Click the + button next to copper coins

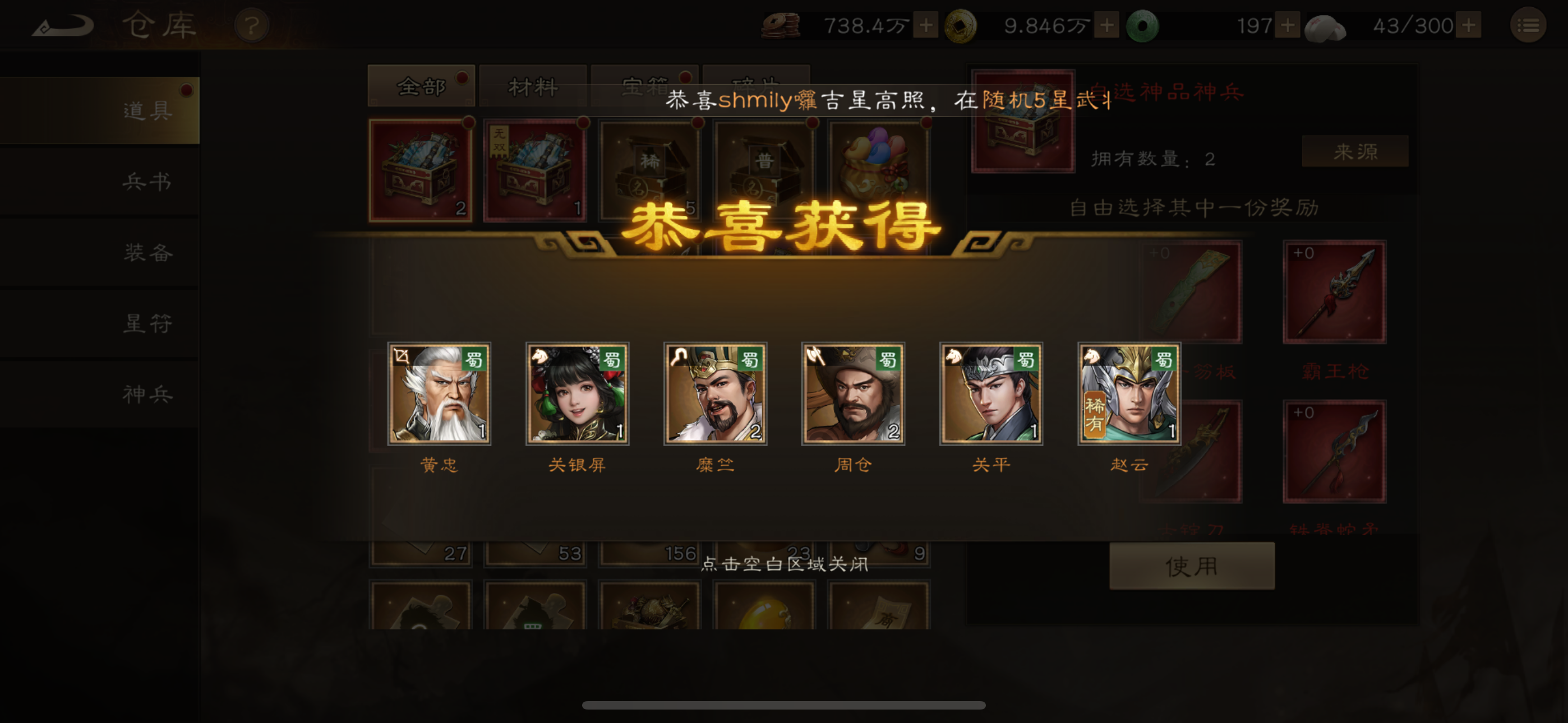tap(926, 26)
